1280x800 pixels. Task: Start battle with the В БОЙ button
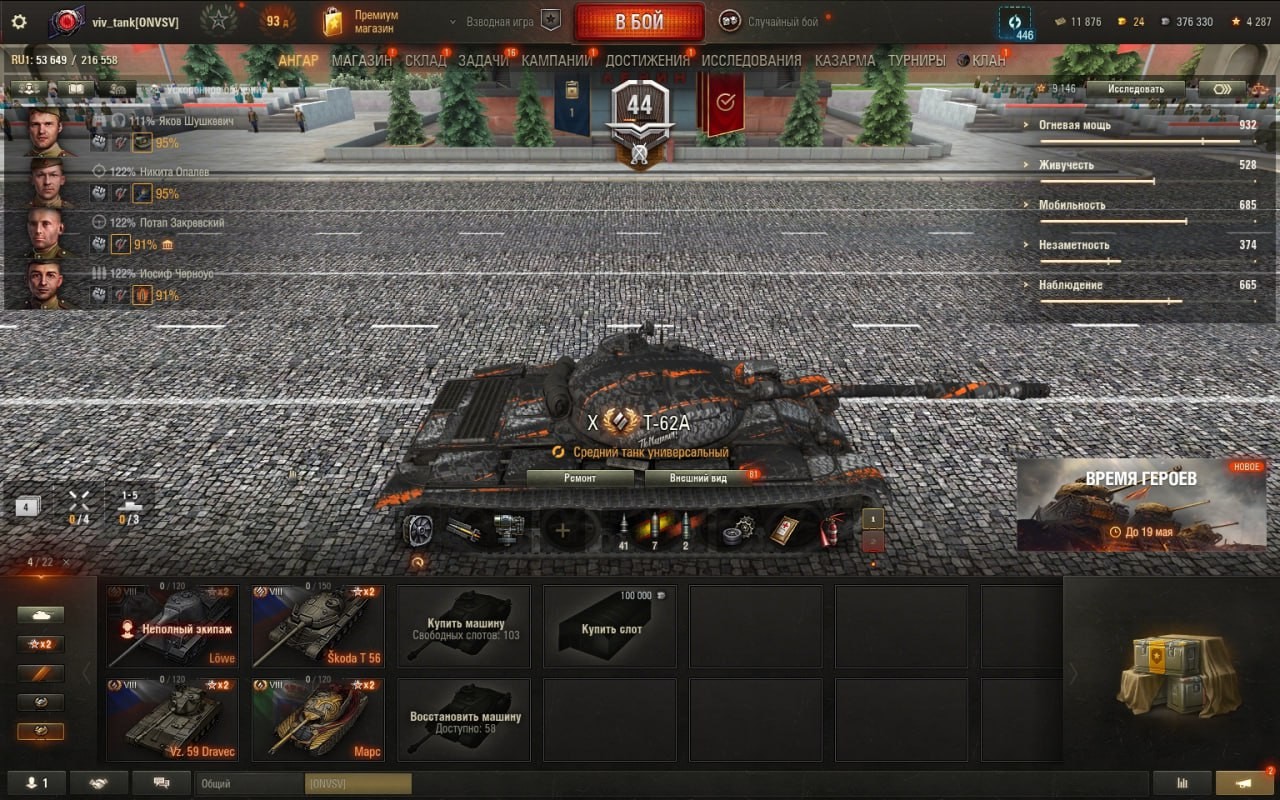pyautogui.click(x=639, y=22)
